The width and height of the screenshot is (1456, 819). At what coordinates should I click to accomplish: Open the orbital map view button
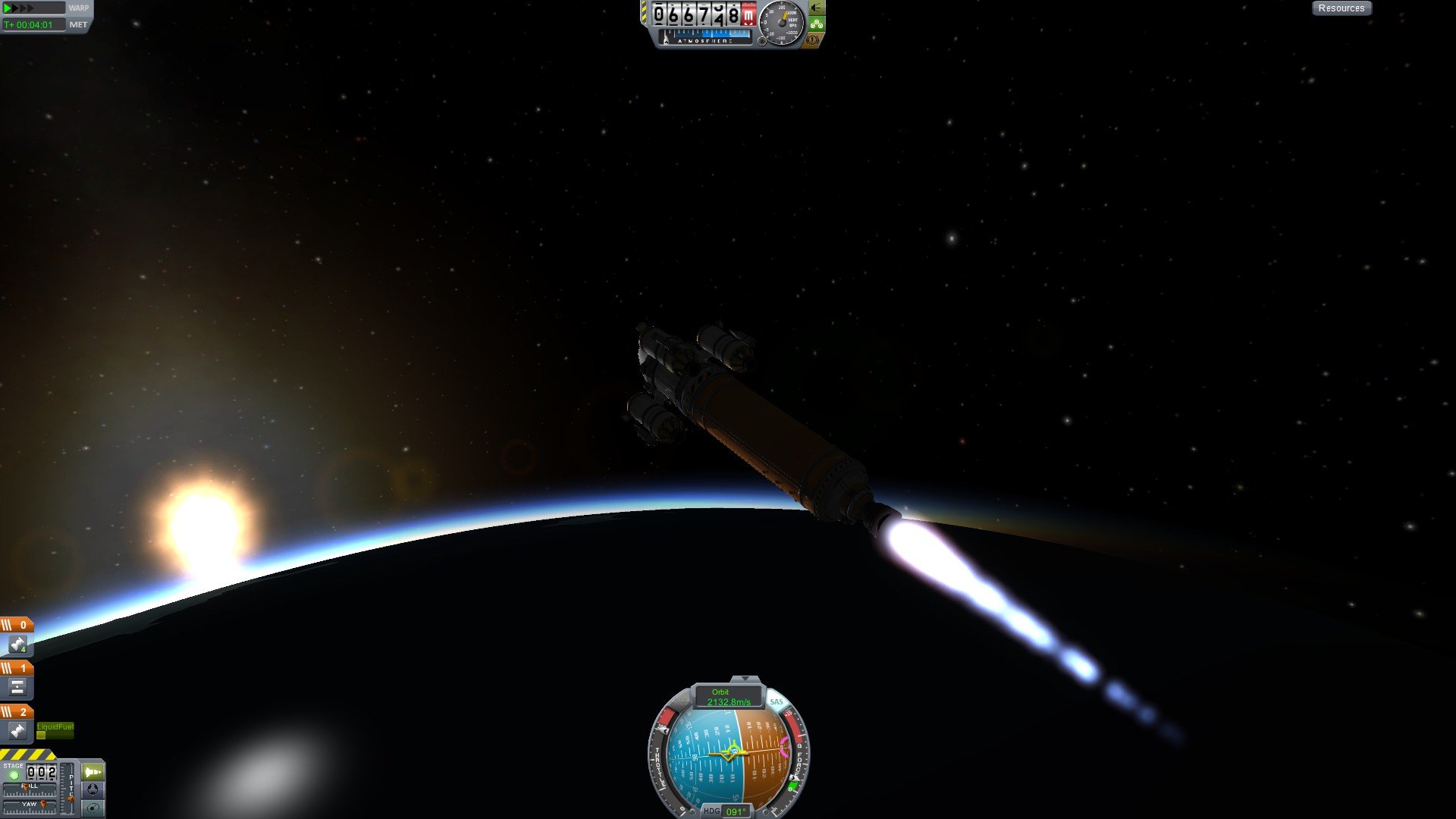(x=93, y=808)
